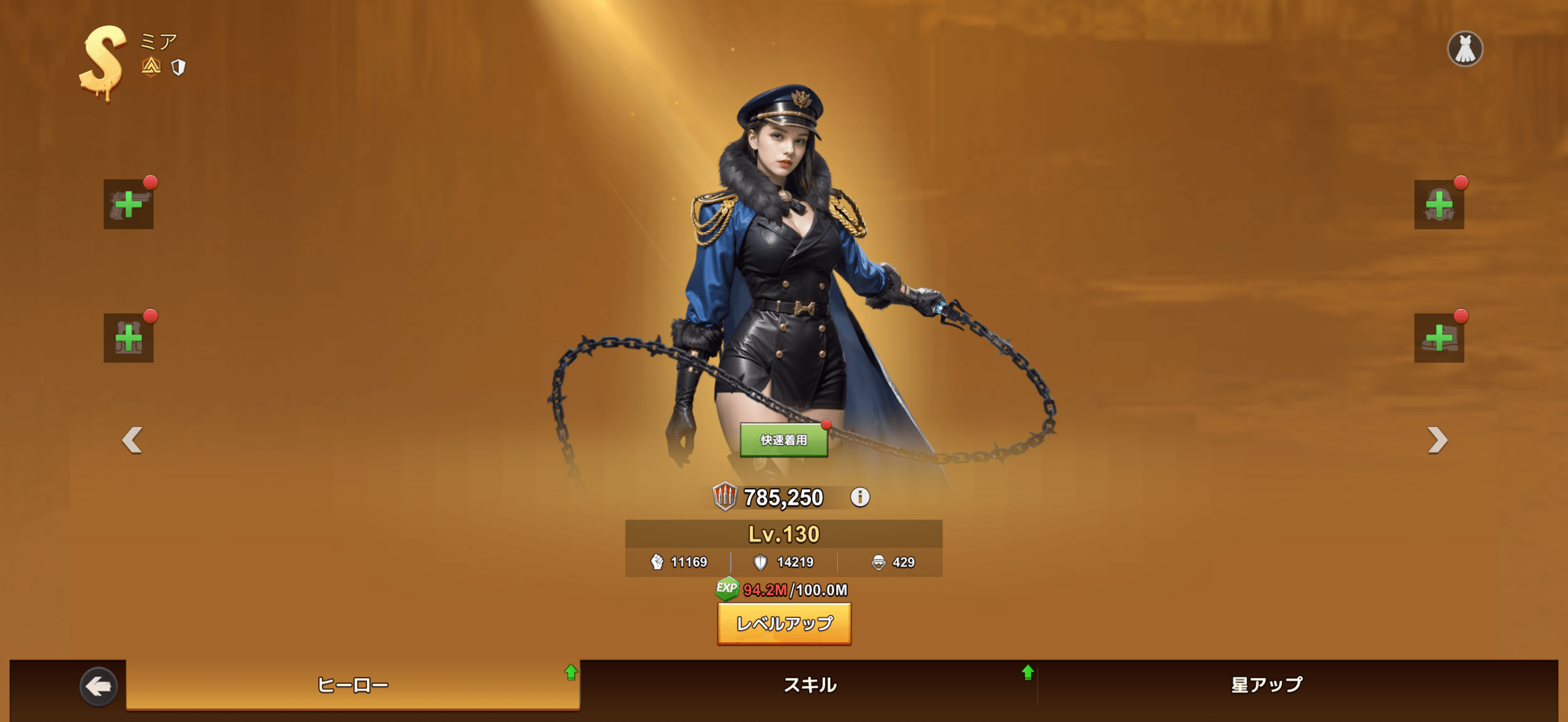This screenshot has height=722, width=1568.
Task: Select the ヒーロー tab
Action: [x=353, y=685]
